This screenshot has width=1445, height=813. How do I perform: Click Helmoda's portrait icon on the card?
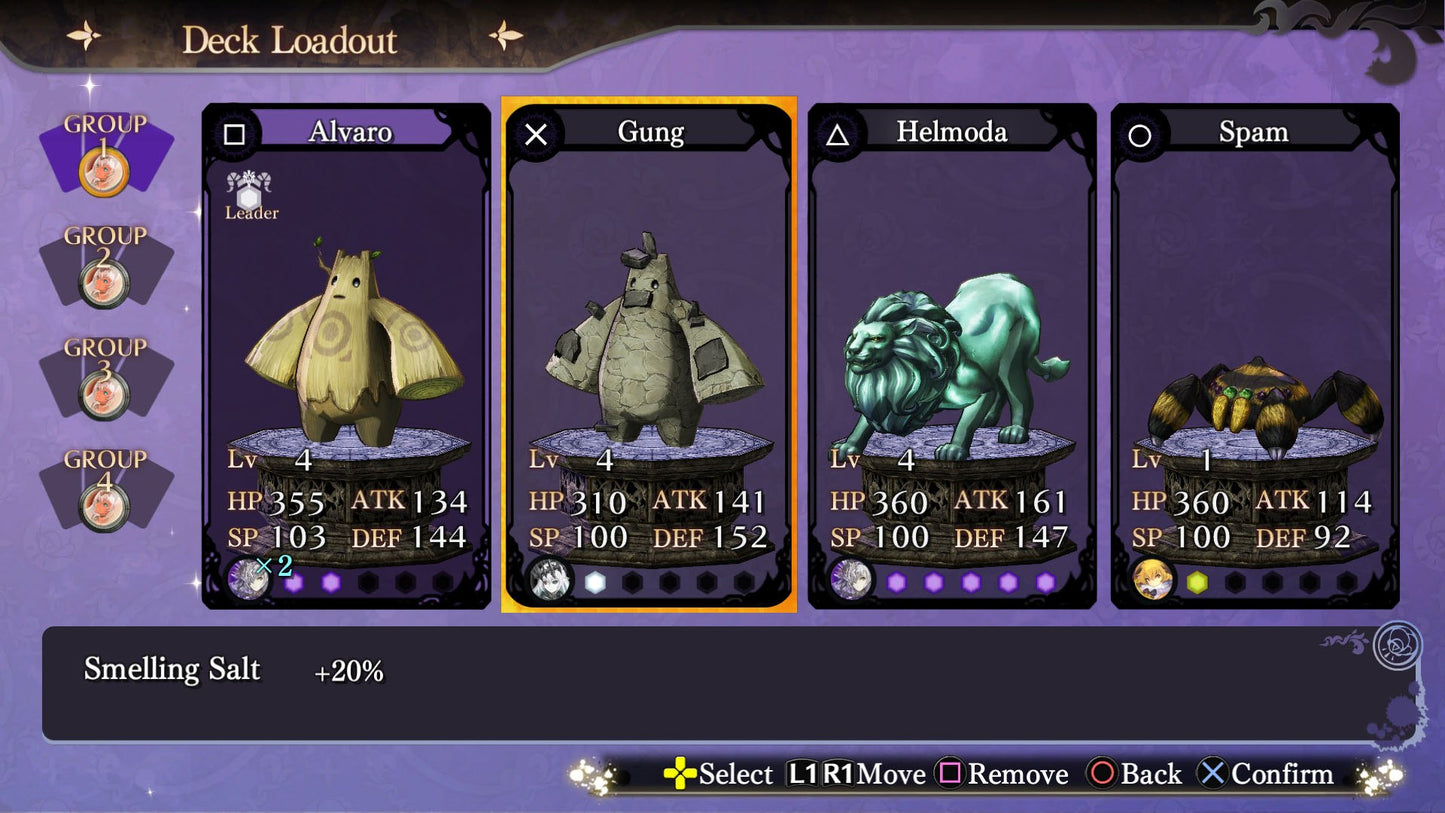pos(852,578)
